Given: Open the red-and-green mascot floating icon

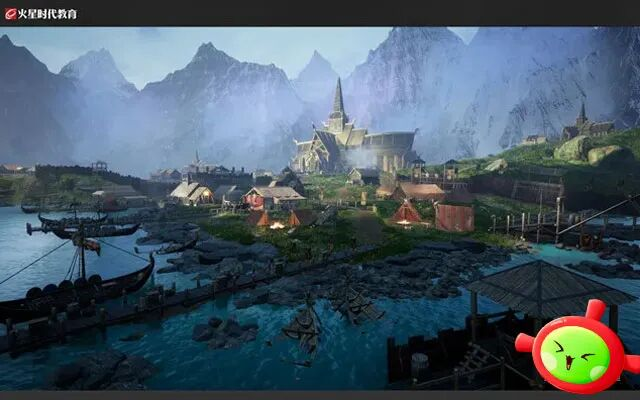Looking at the screenshot, I should click(573, 351).
